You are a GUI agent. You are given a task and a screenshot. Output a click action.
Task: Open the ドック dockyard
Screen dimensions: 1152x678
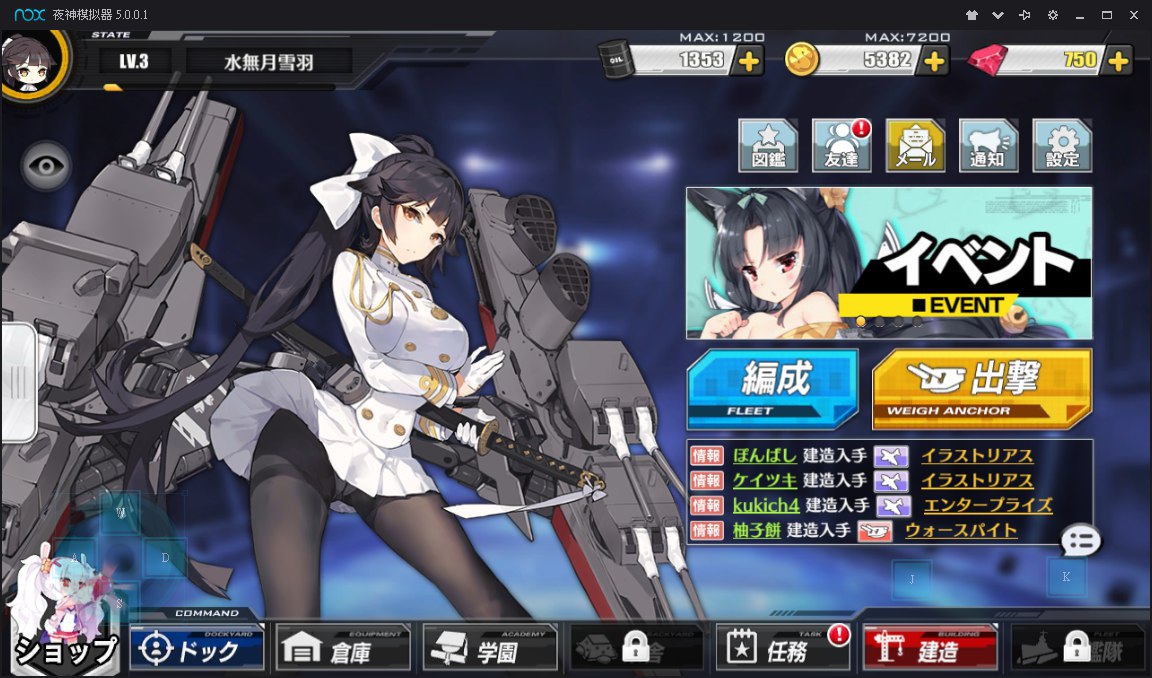[197, 650]
